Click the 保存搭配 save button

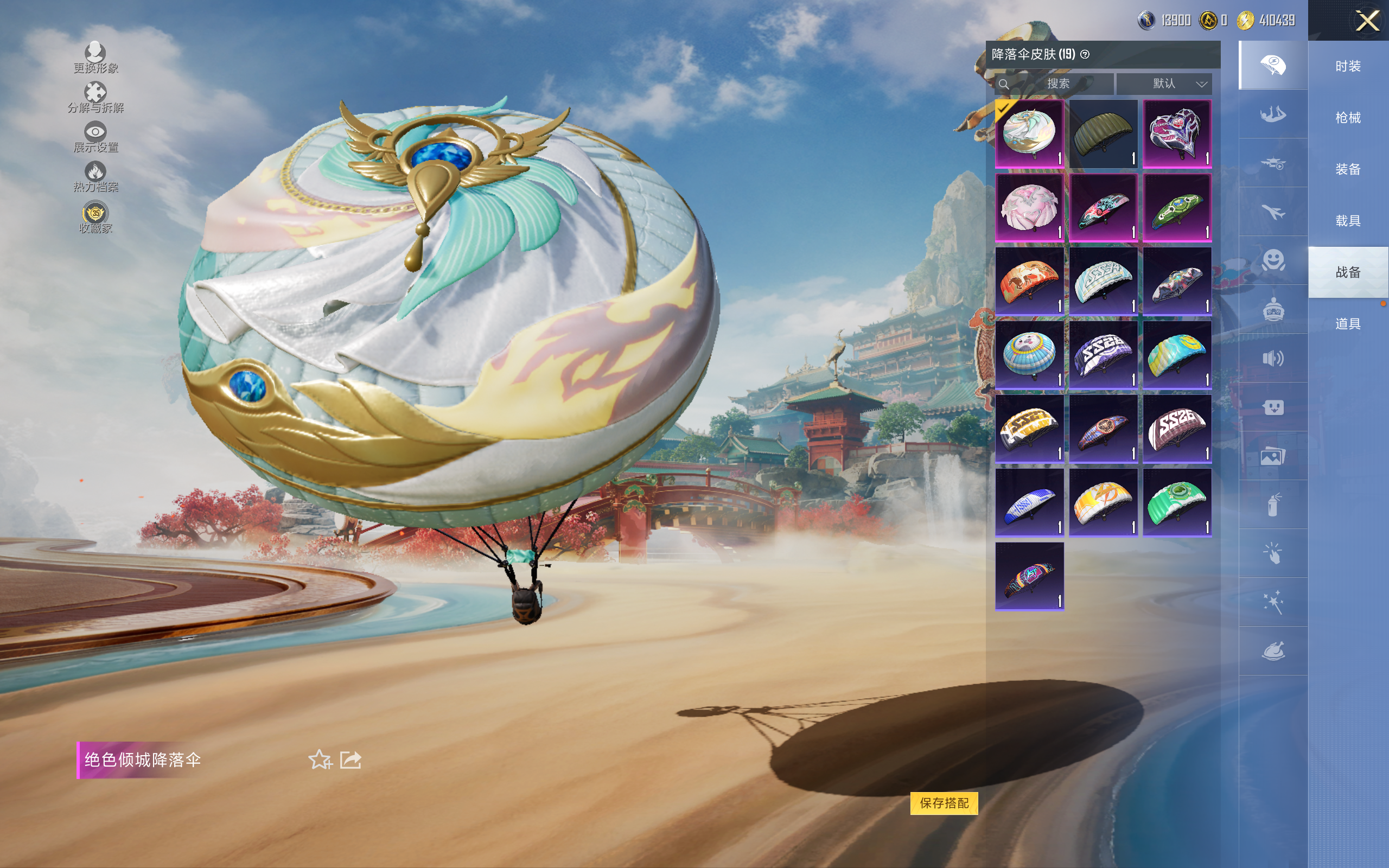(944, 802)
